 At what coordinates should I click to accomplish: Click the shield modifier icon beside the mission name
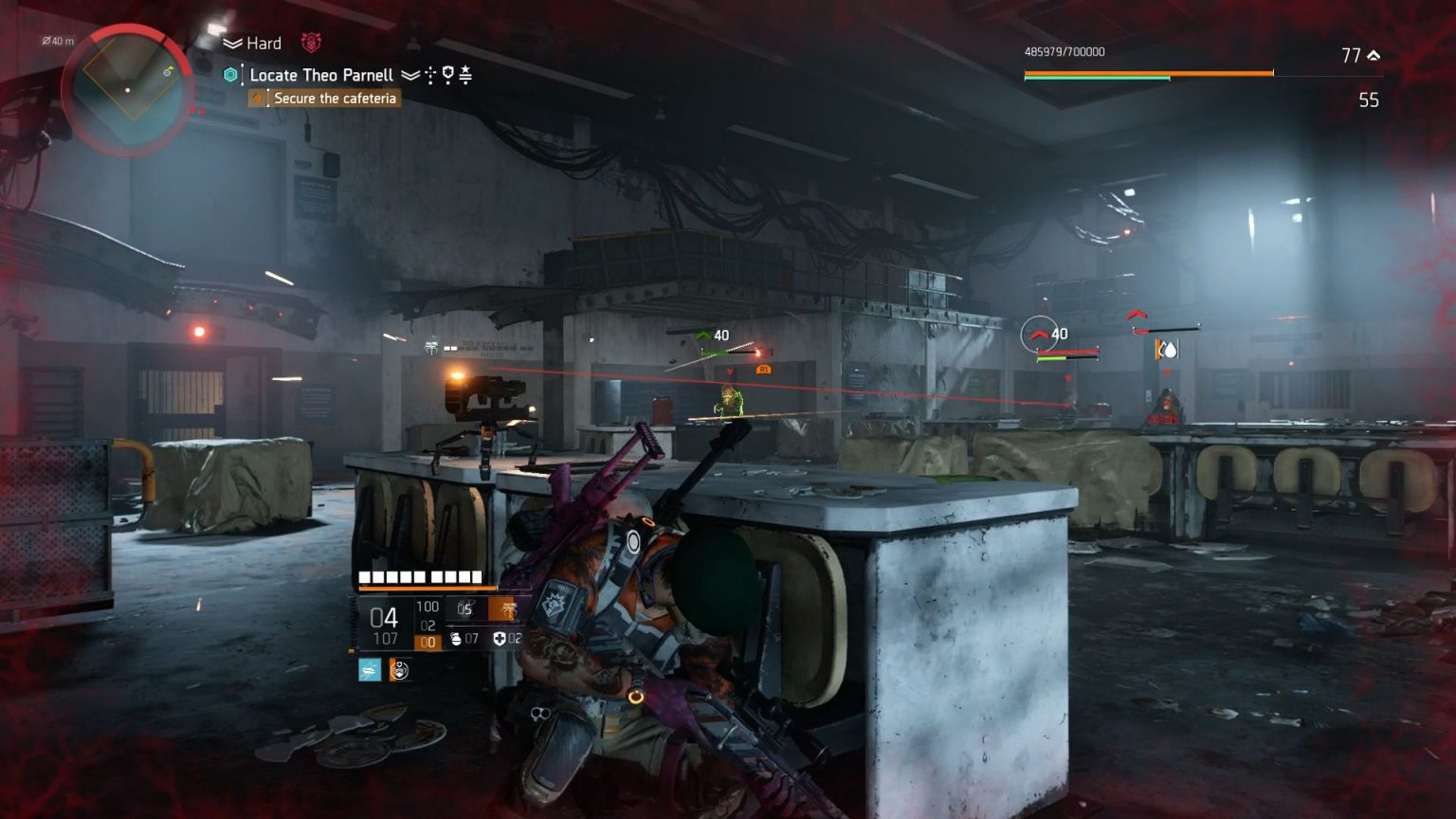448,75
